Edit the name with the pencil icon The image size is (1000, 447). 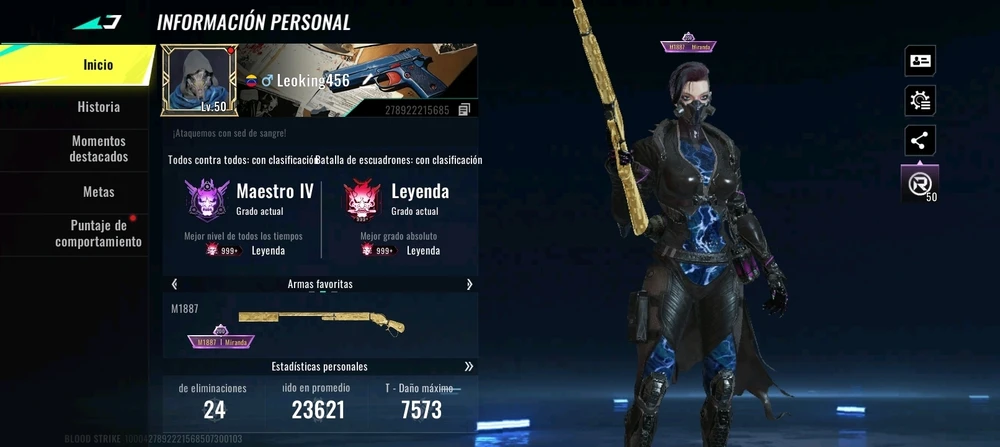click(x=367, y=80)
